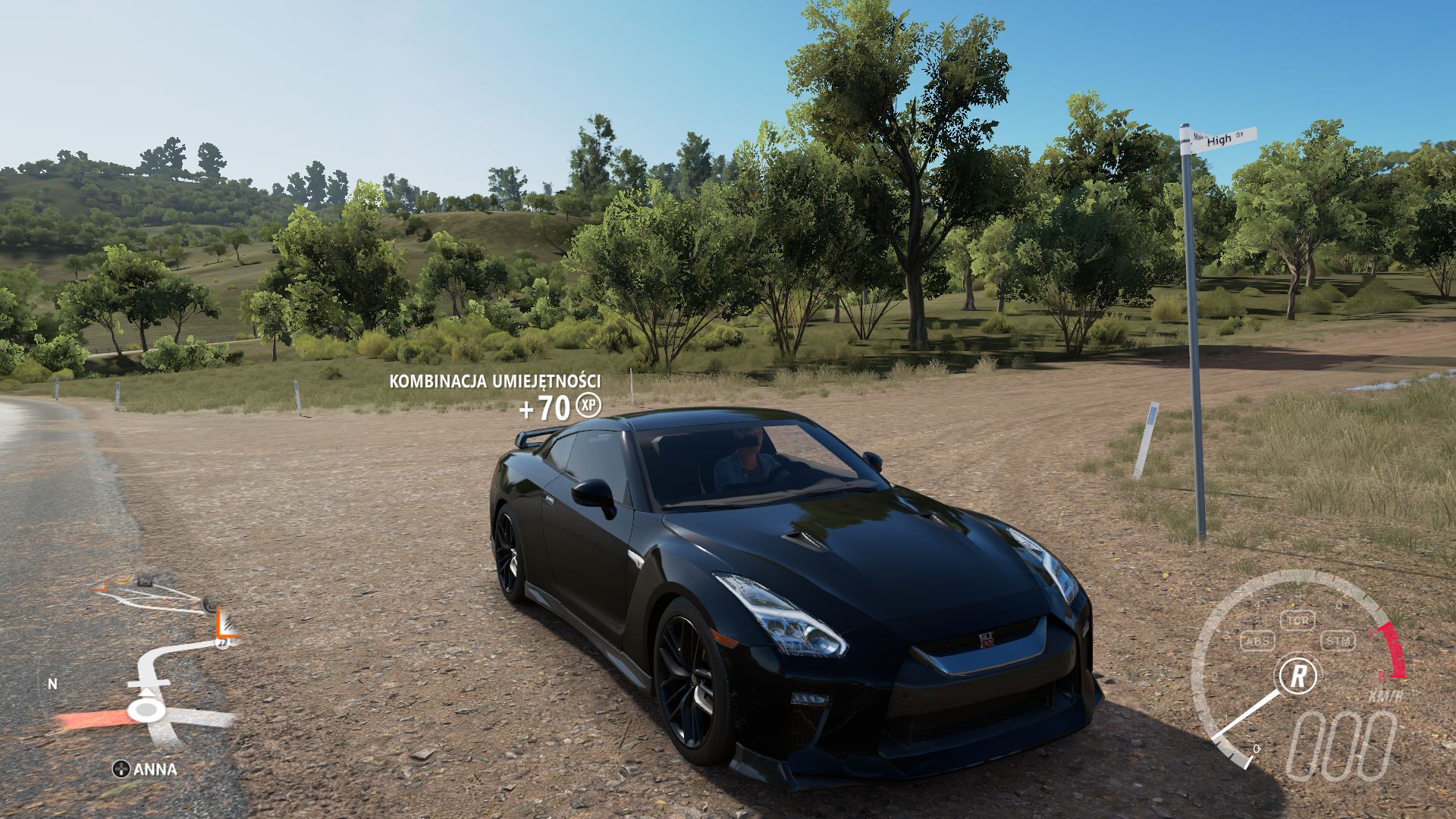Click the circular R gear indicator

(x=1301, y=676)
